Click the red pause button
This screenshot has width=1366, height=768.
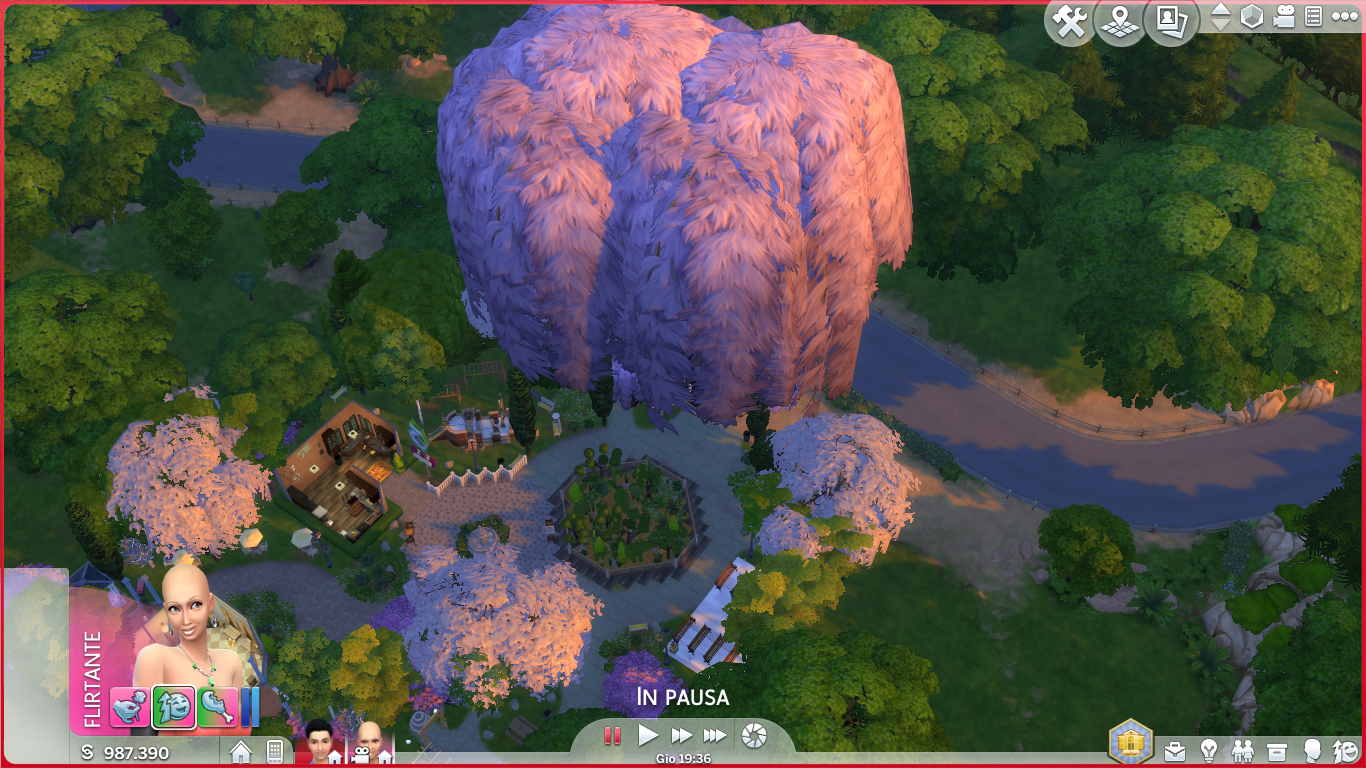coord(612,736)
